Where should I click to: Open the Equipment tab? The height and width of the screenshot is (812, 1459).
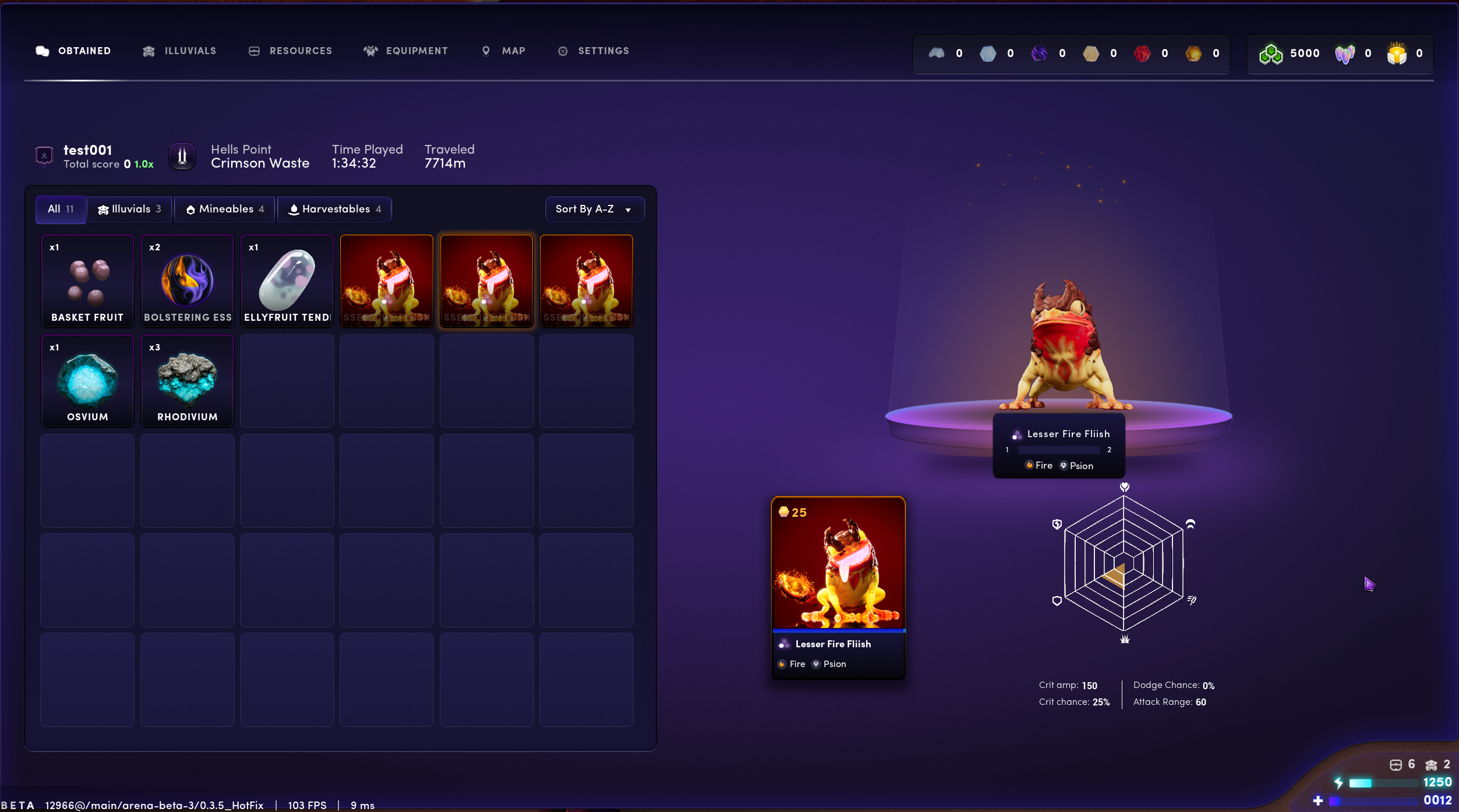tap(406, 51)
